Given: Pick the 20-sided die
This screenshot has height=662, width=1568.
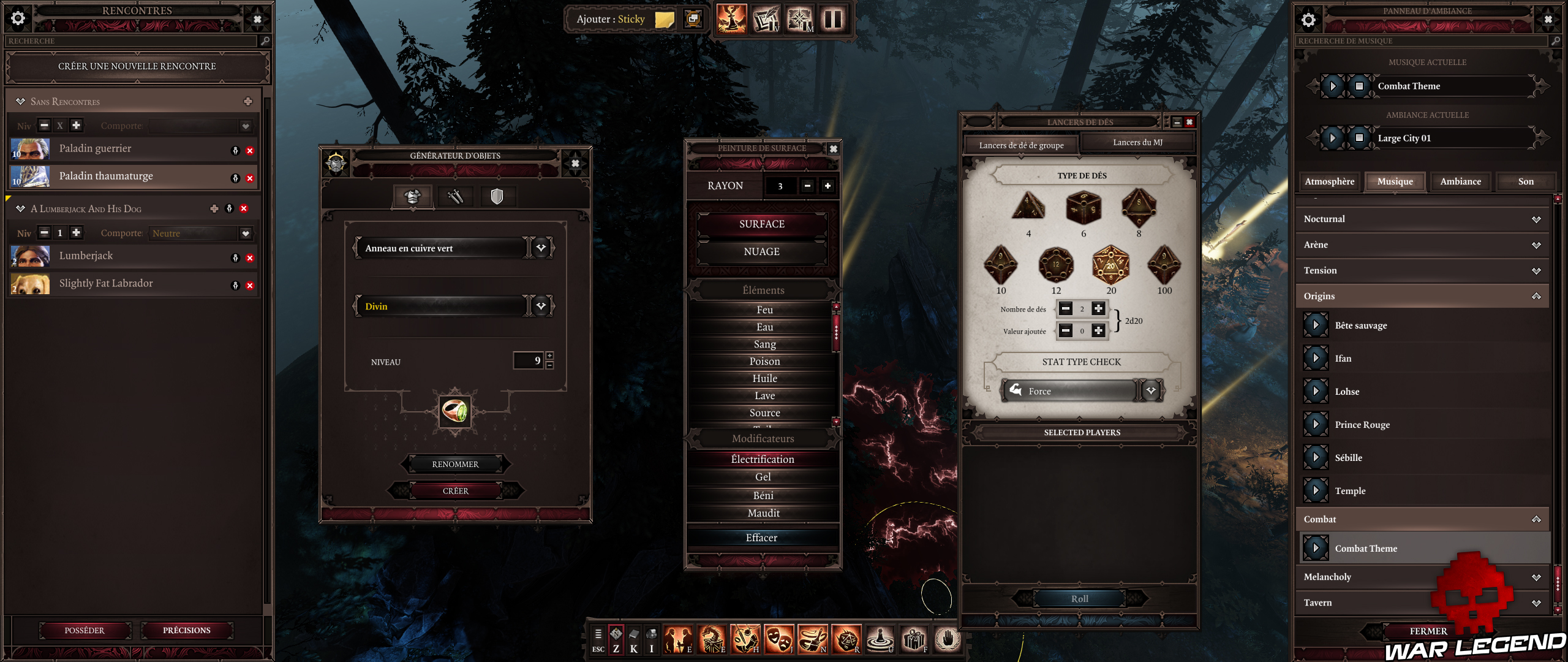Looking at the screenshot, I should click(x=1110, y=265).
